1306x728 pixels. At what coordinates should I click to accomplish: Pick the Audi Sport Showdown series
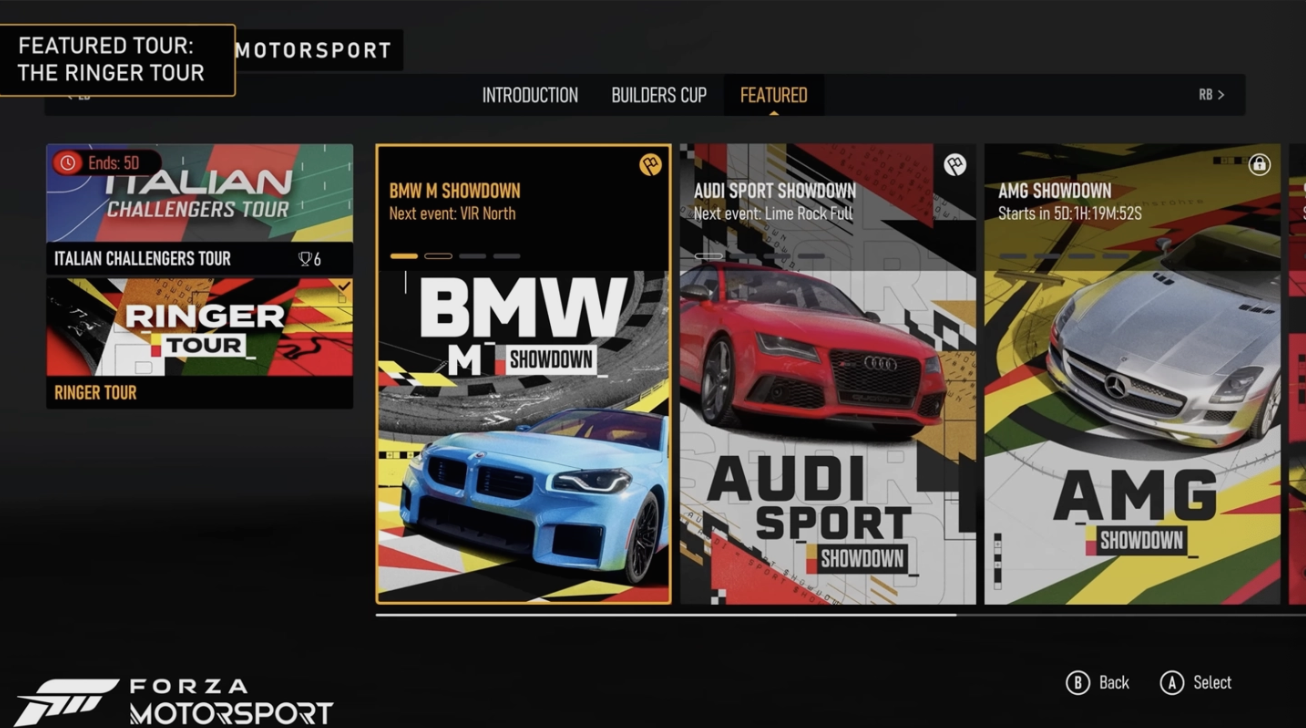pyautogui.click(x=827, y=374)
